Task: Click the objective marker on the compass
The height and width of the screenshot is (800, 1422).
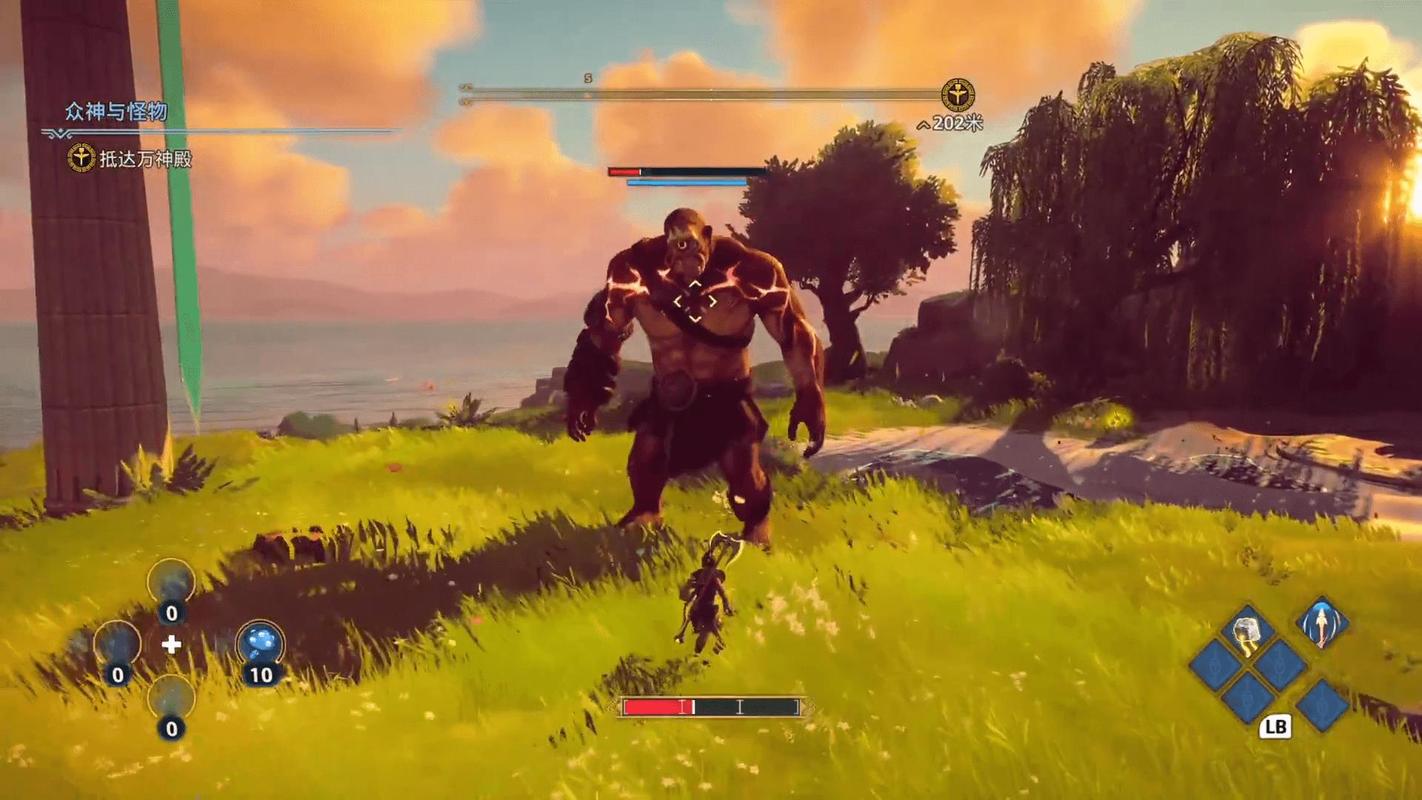Action: [957, 96]
